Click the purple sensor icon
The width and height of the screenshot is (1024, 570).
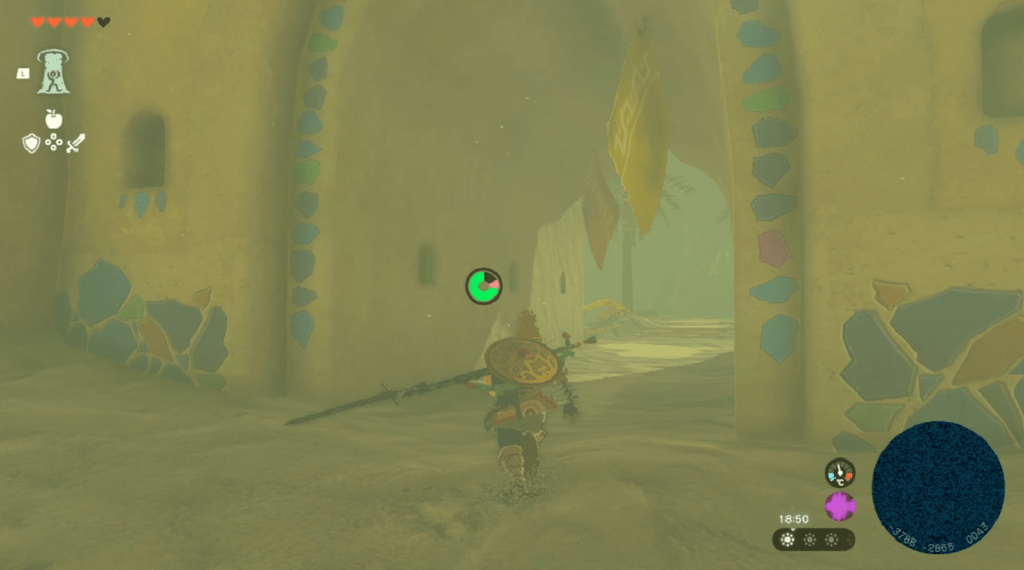[x=840, y=506]
